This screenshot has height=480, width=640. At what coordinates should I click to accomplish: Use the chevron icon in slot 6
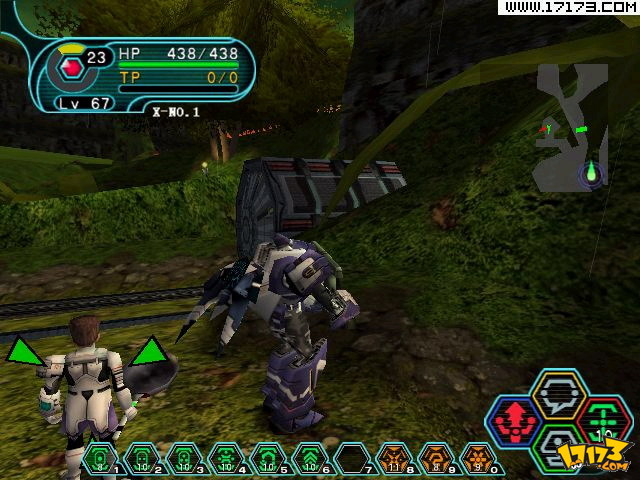click(310, 459)
